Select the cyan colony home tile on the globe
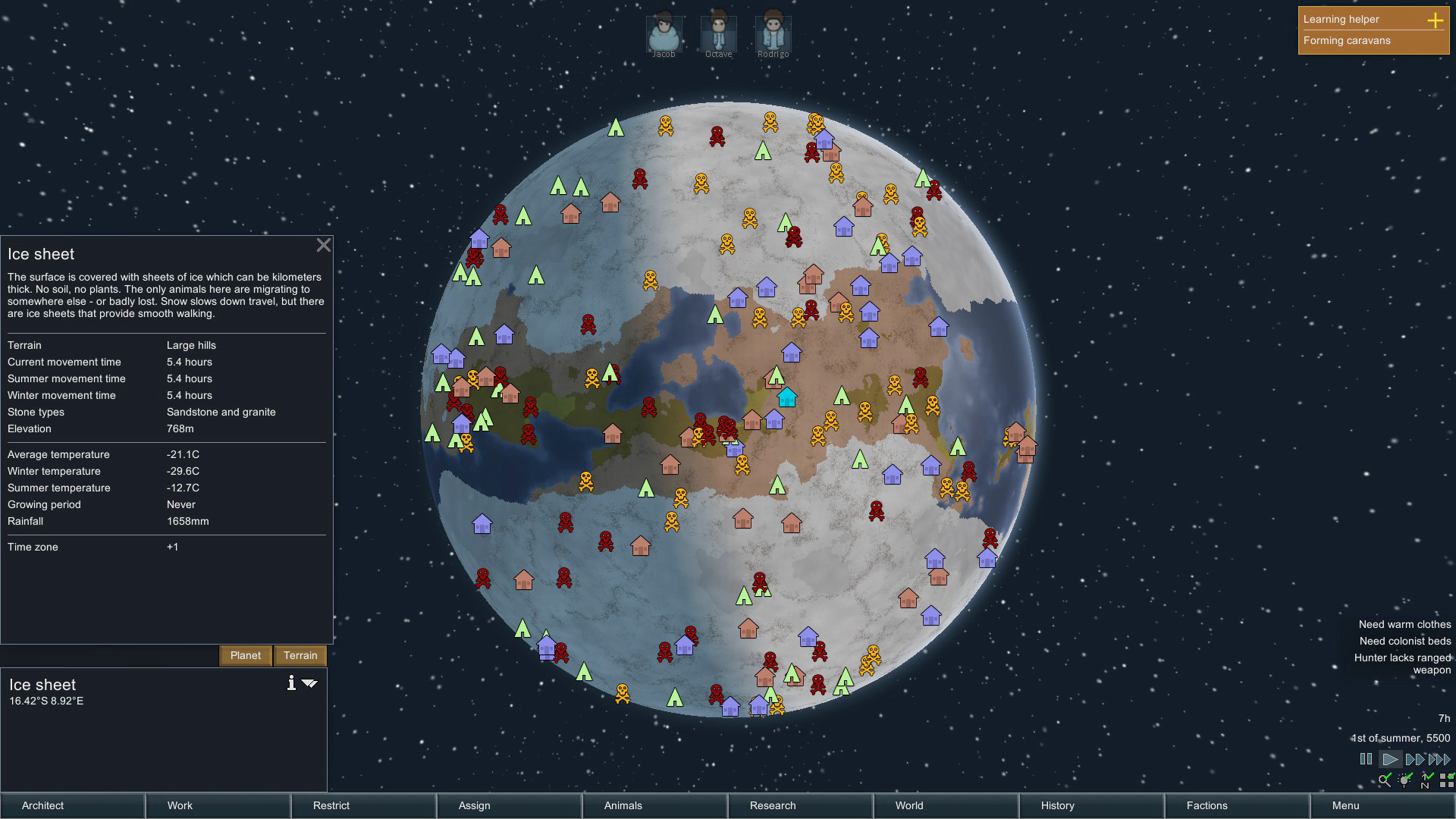 (786, 397)
